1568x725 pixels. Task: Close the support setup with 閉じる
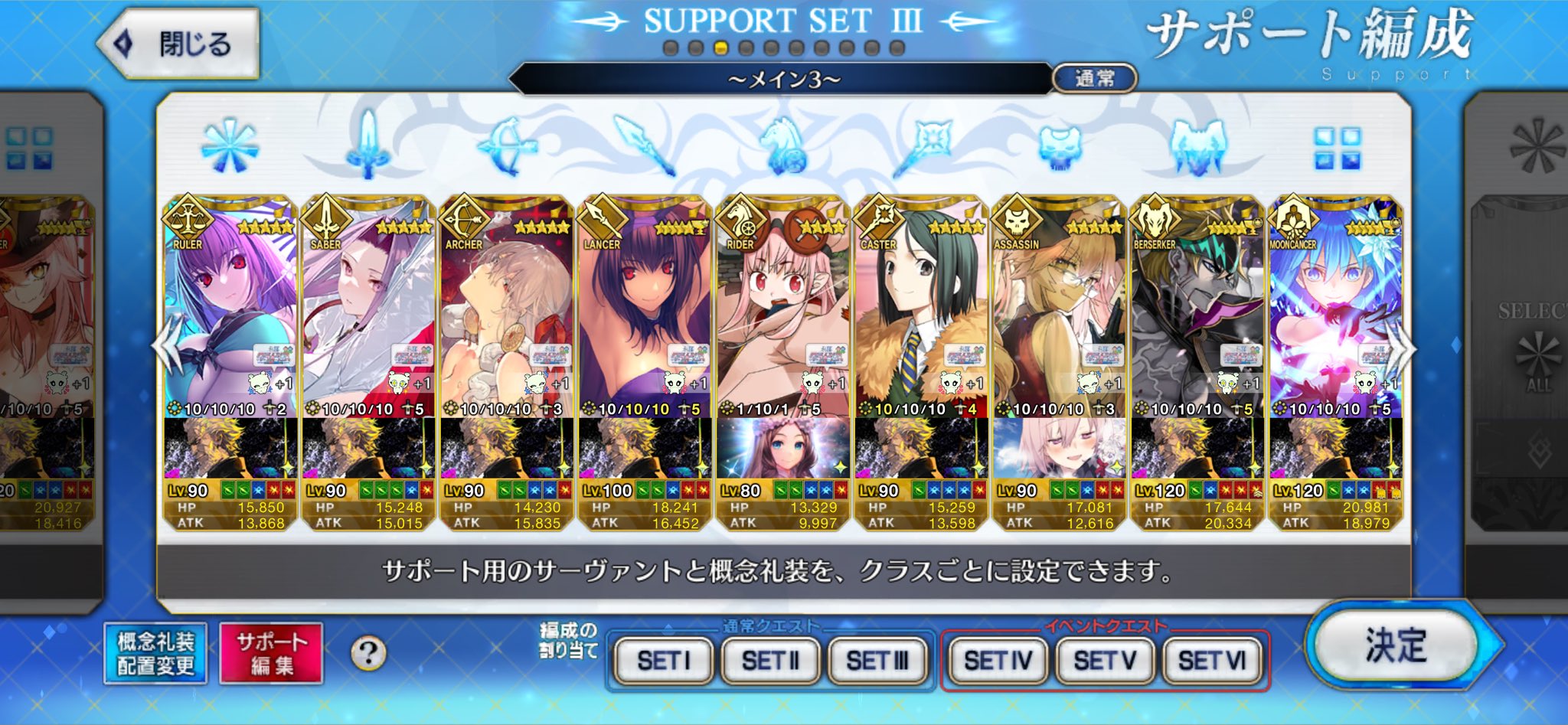tap(181, 44)
